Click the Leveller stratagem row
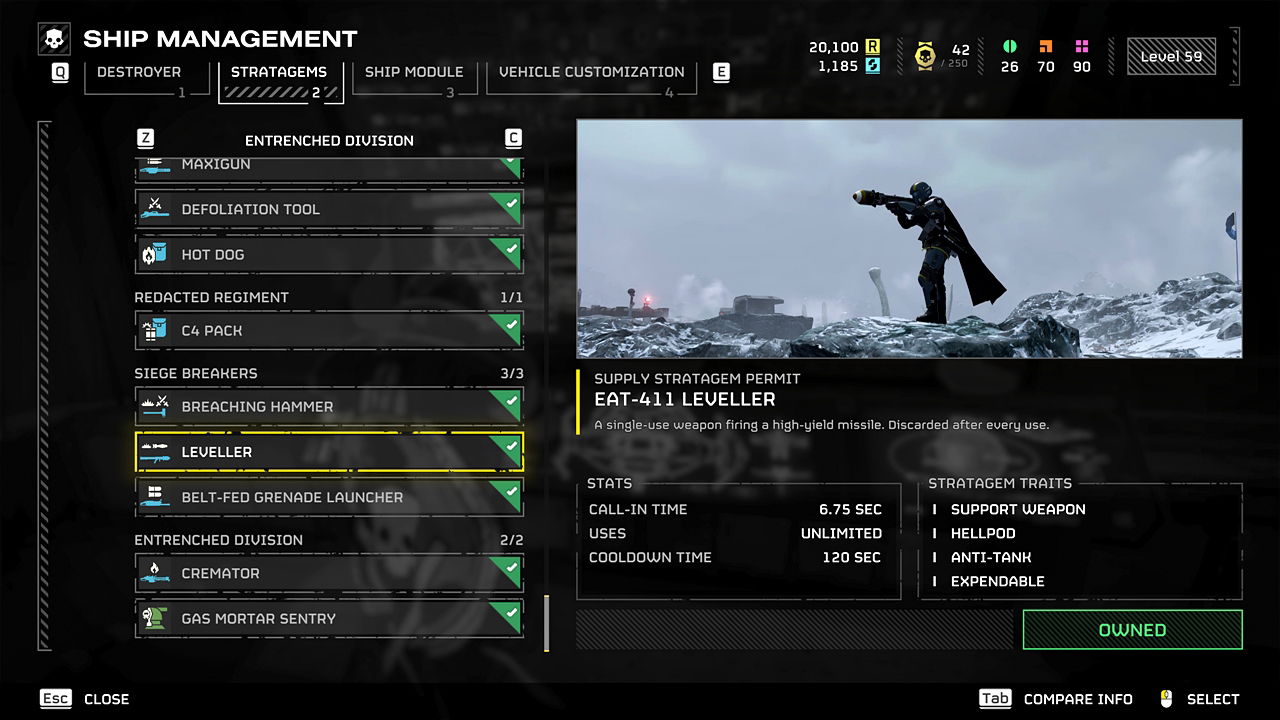The height and width of the screenshot is (720, 1280). pyautogui.click(x=329, y=452)
